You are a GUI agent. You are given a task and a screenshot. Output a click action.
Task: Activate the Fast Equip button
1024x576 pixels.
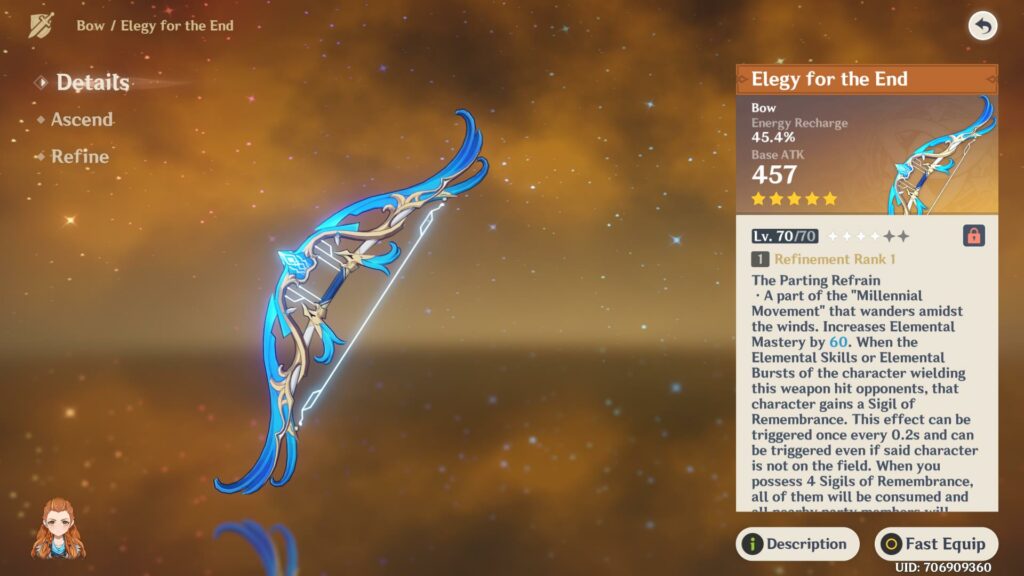coord(935,544)
